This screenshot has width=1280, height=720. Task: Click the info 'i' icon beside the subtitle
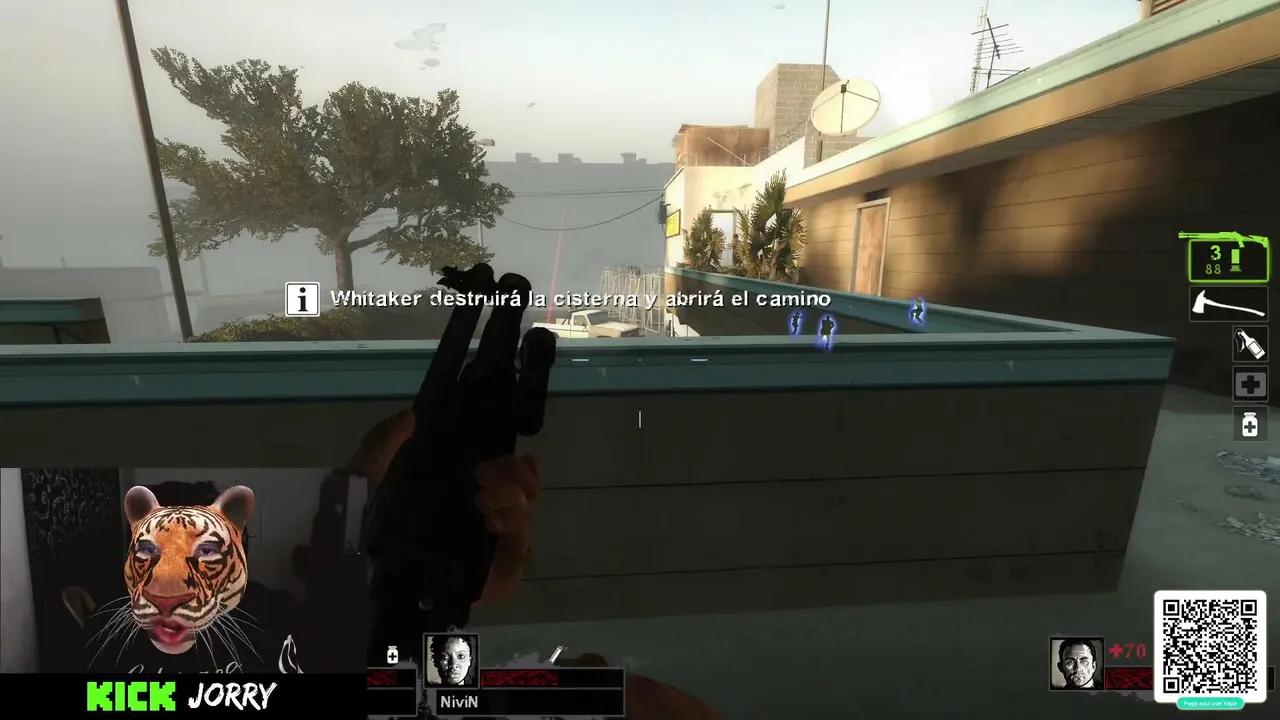coord(301,299)
